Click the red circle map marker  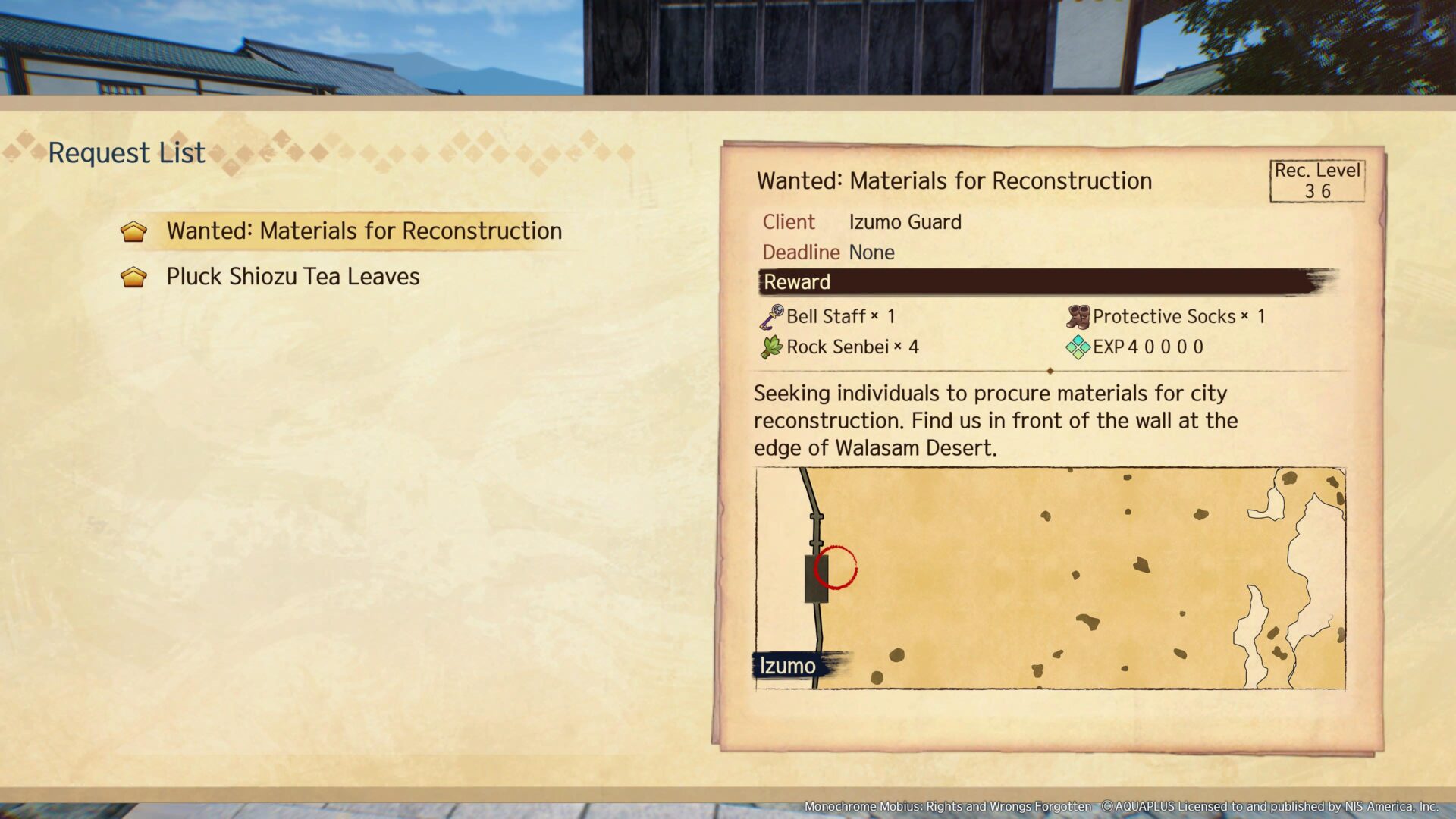pos(835,567)
